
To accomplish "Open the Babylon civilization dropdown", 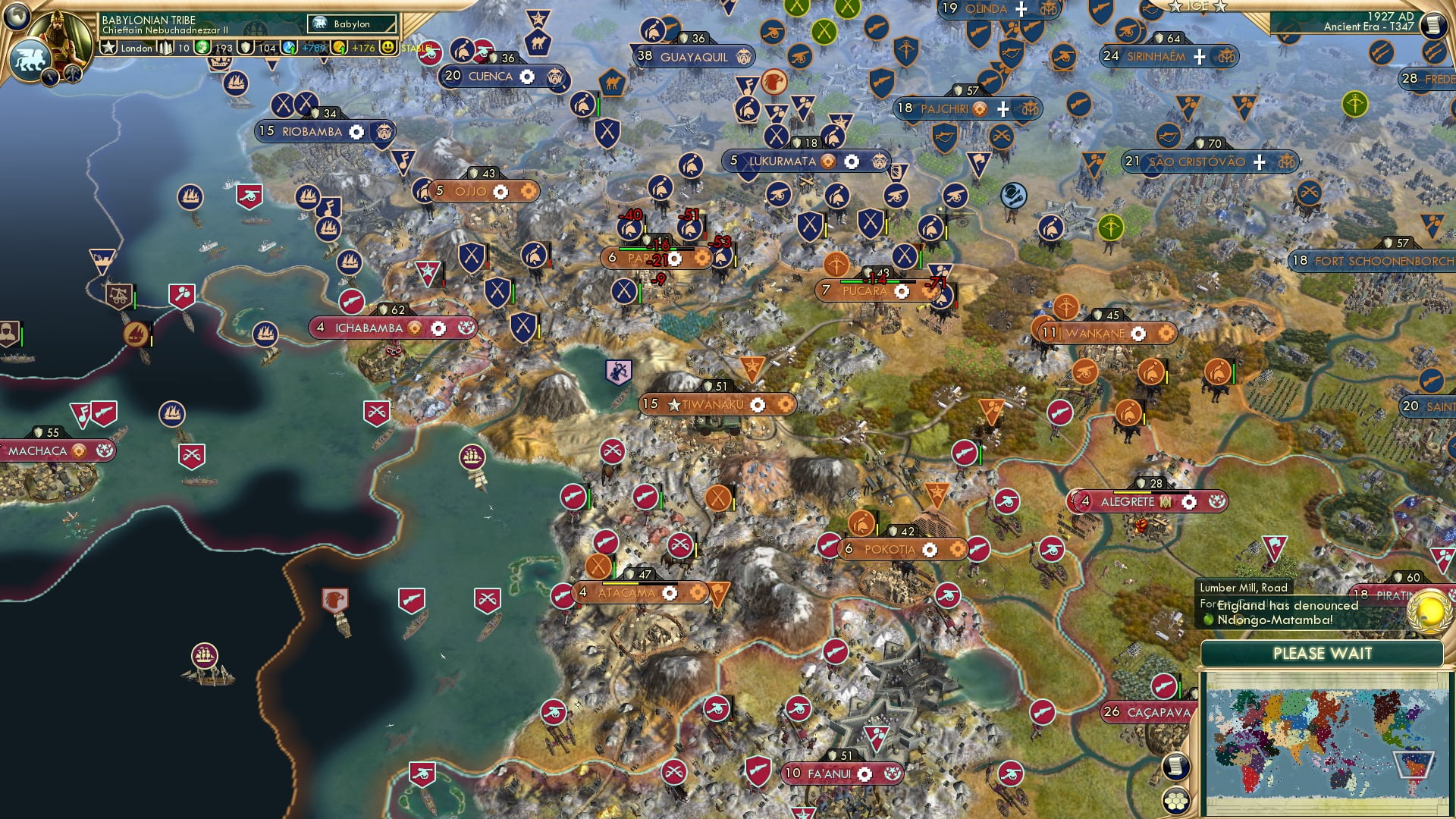I will pyautogui.click(x=352, y=24).
